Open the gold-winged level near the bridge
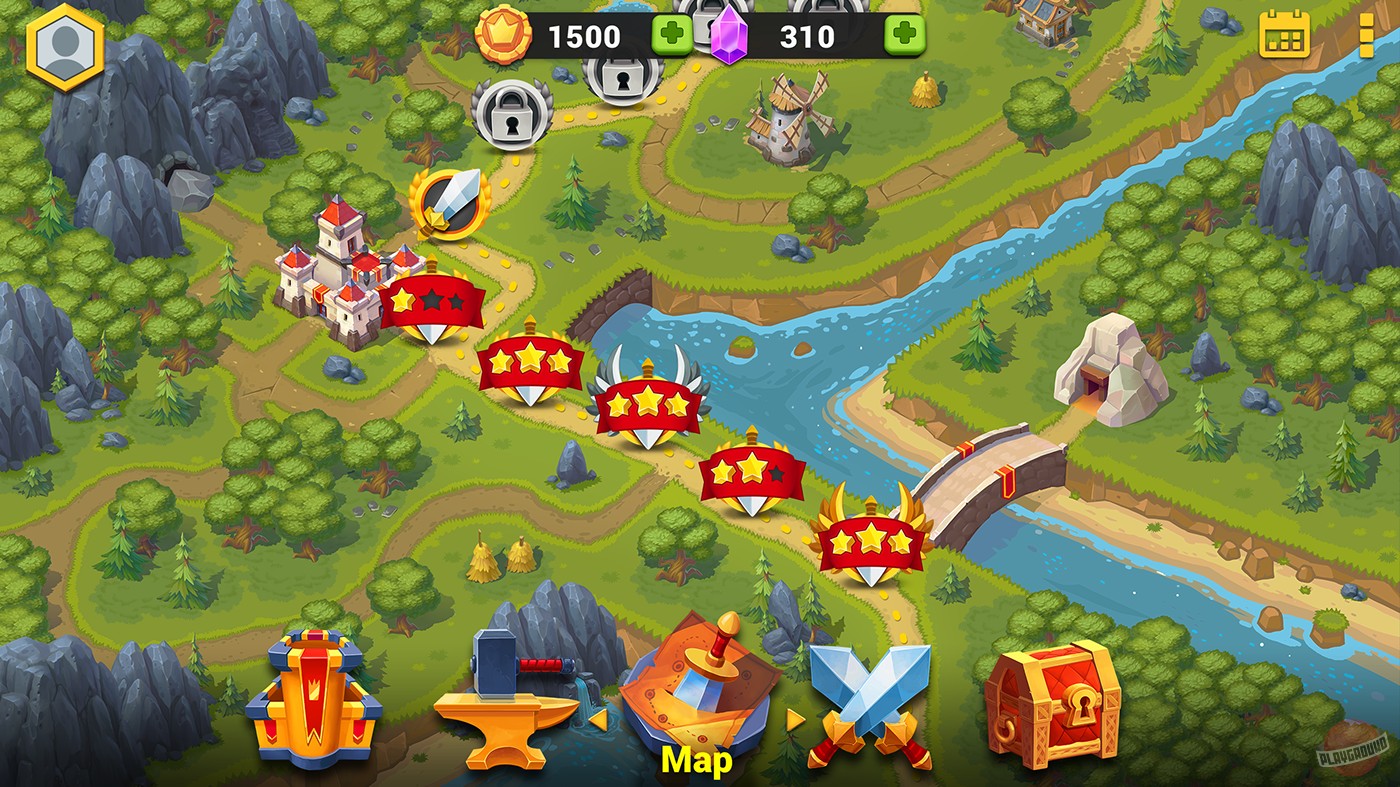The width and height of the screenshot is (1400, 787). [x=873, y=541]
